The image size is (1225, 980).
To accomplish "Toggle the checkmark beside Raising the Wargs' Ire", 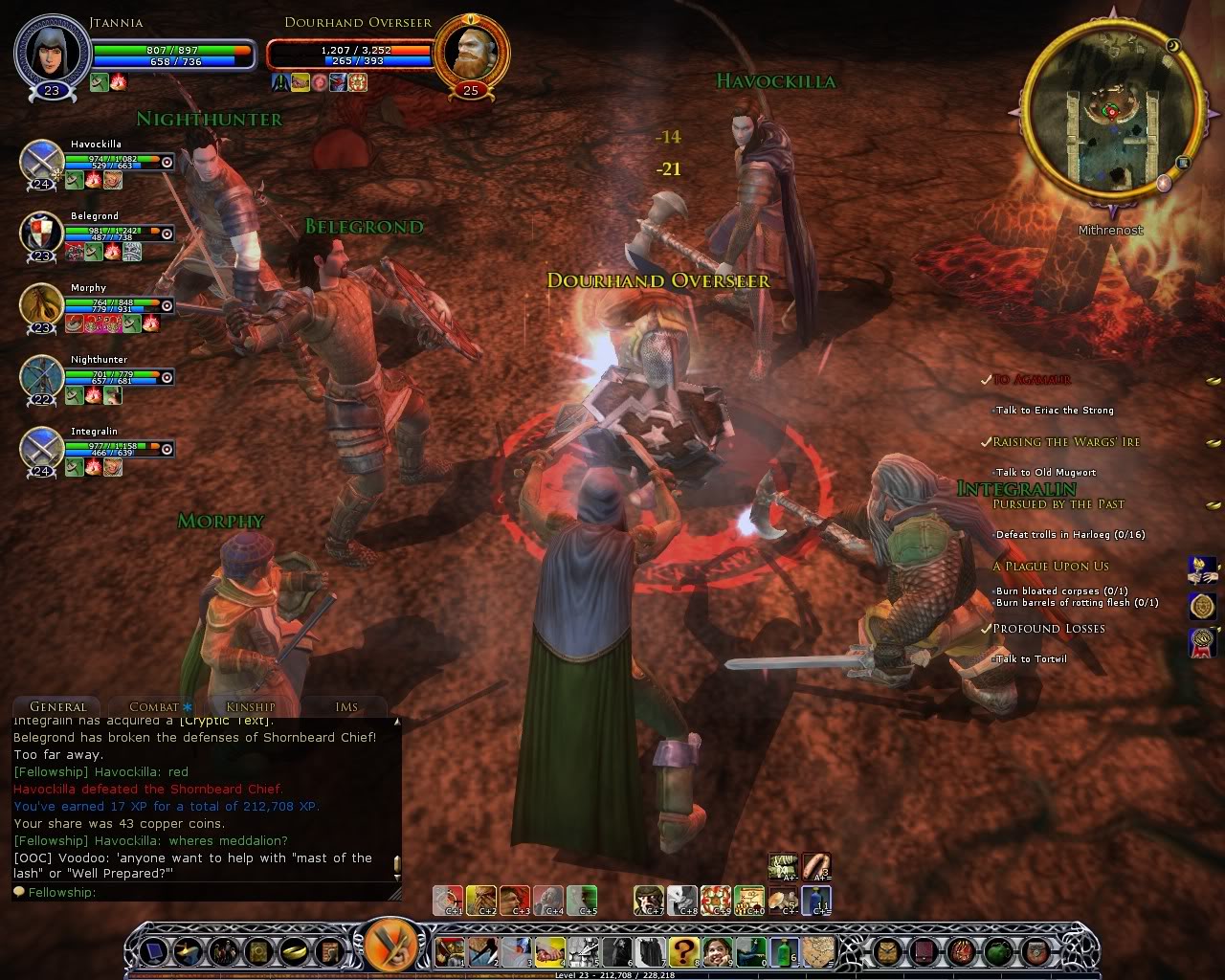I will click(x=987, y=441).
